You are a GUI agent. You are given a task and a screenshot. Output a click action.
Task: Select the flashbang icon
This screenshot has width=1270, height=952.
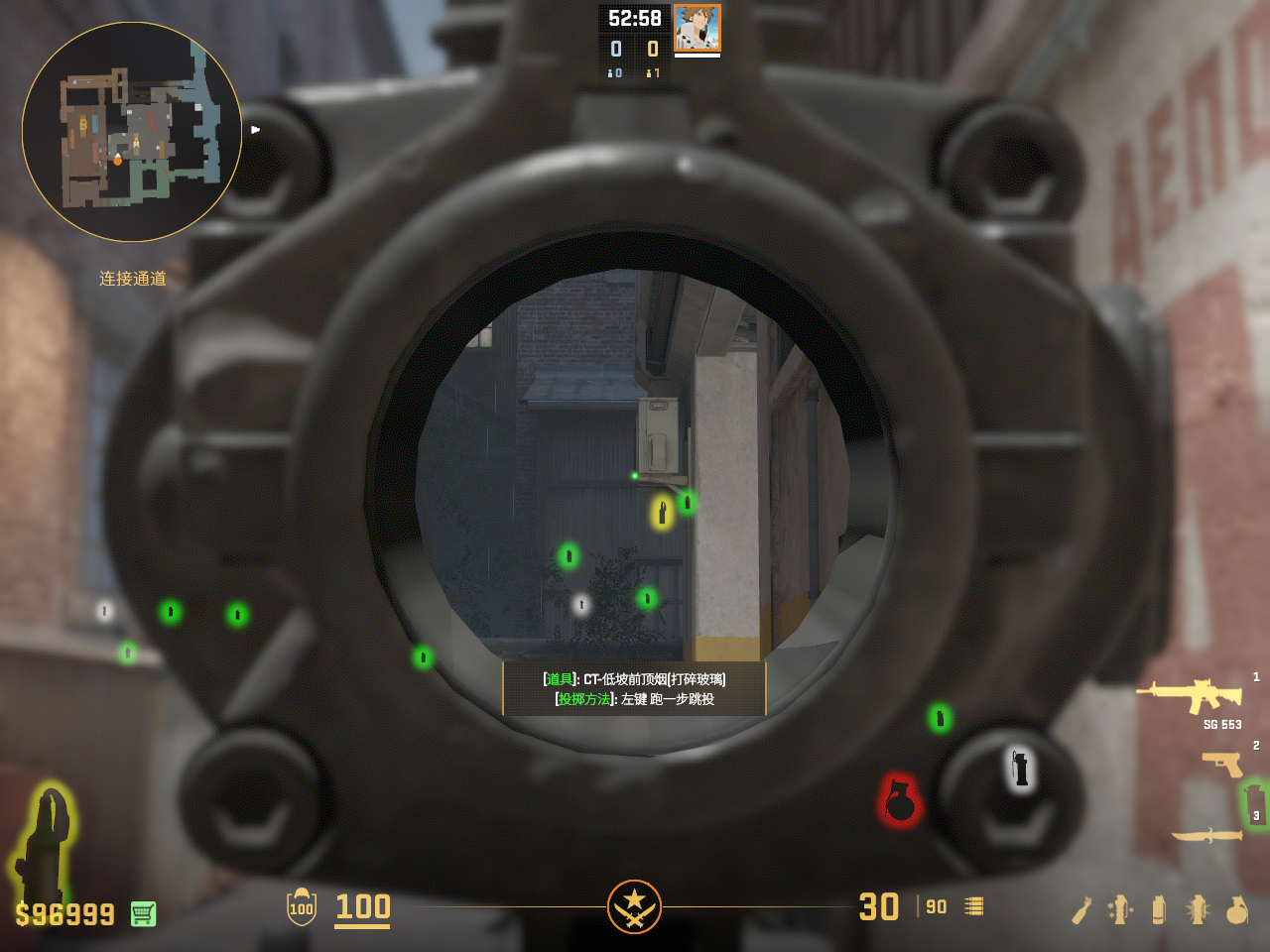(x=1198, y=909)
